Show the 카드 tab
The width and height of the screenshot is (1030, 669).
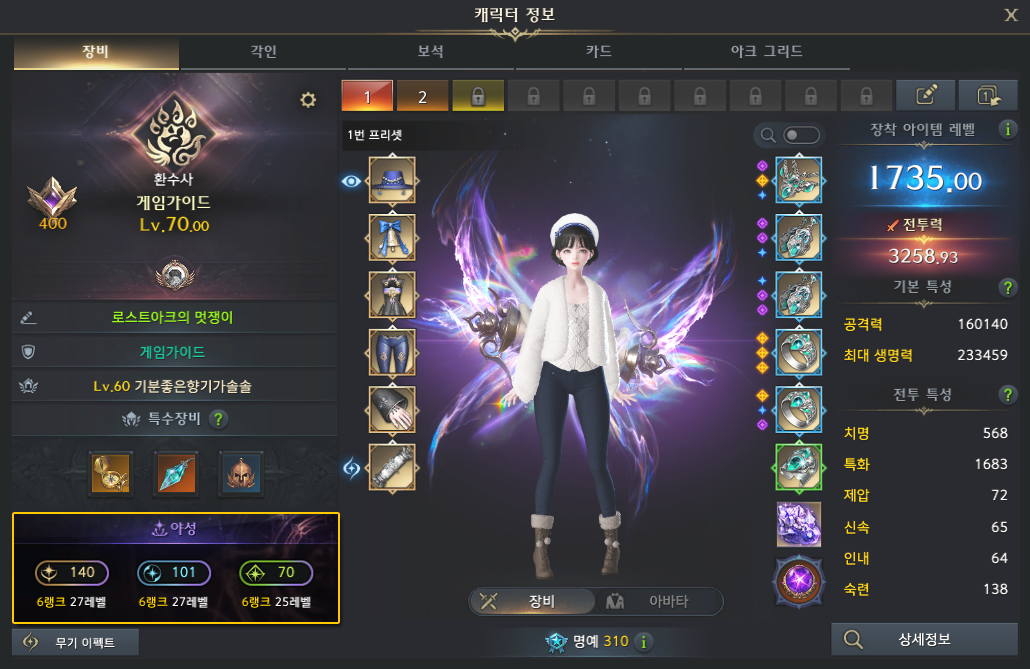598,51
